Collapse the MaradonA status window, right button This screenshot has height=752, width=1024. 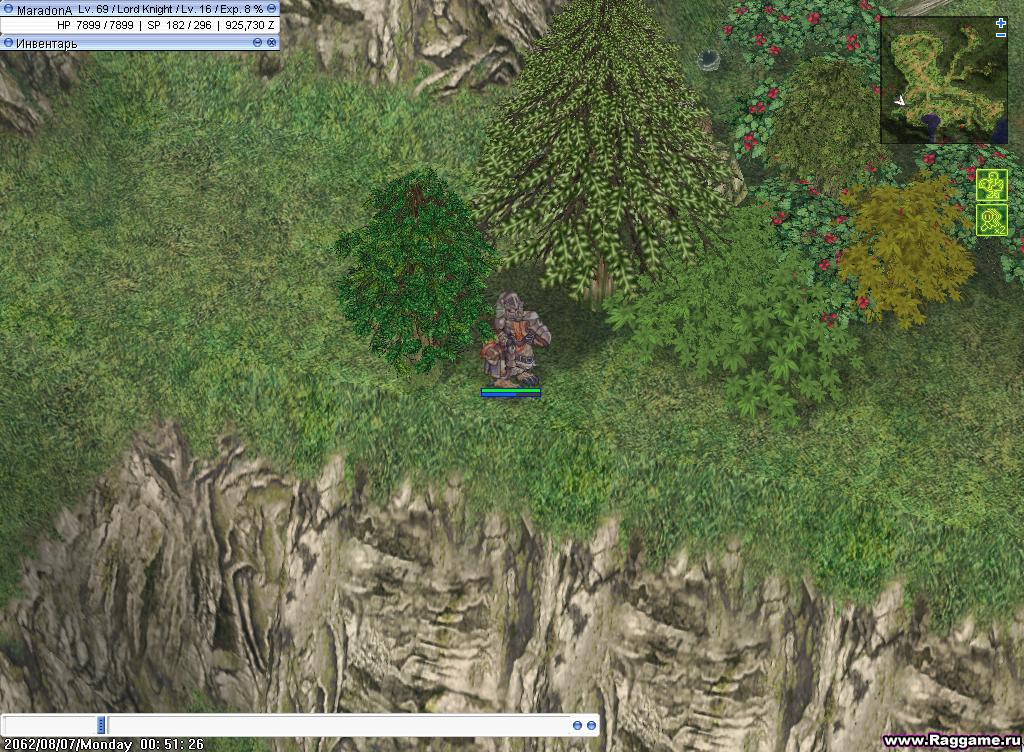tap(271, 9)
